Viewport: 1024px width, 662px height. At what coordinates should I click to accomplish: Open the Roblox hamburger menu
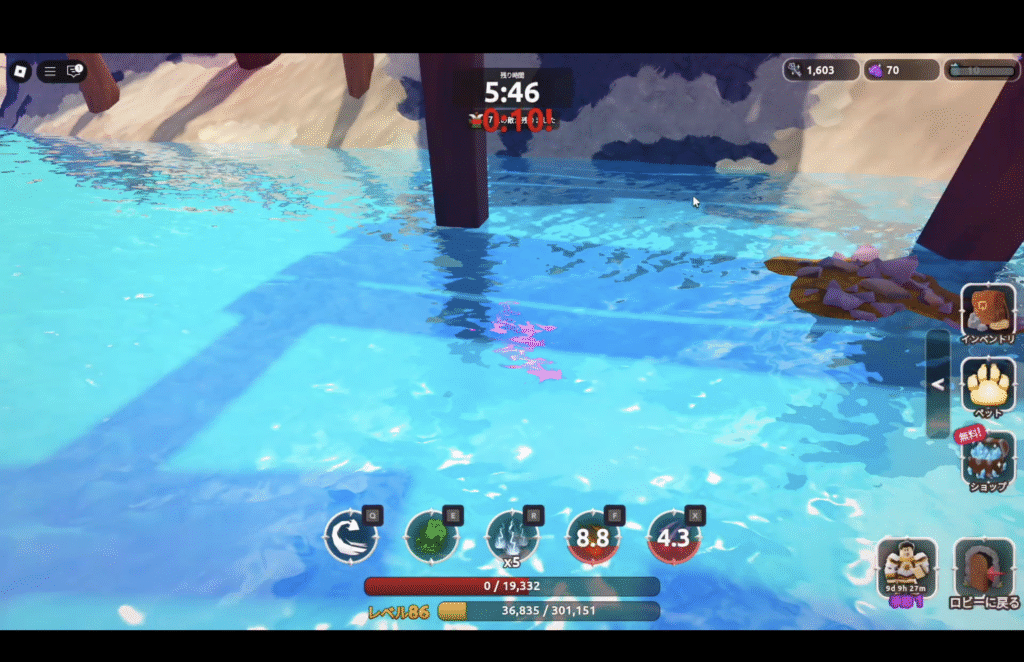pos(50,71)
